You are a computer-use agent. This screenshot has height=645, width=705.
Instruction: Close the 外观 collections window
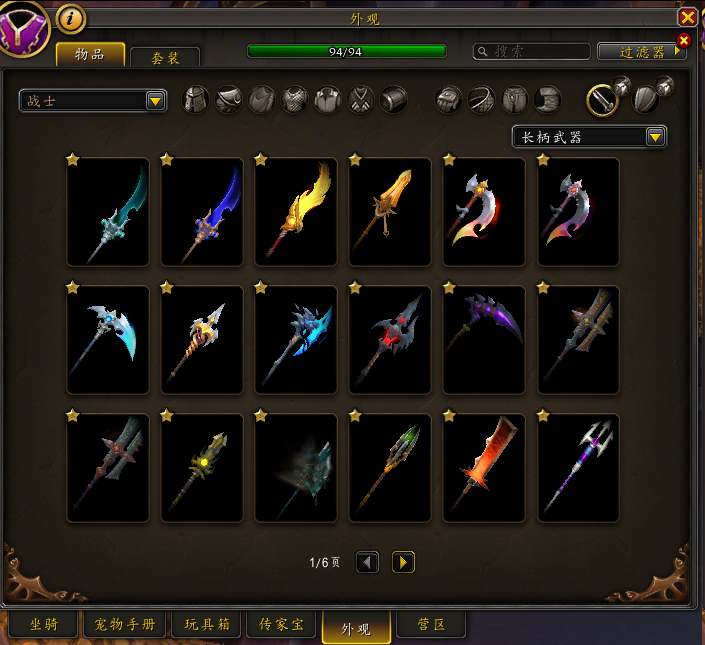pos(687,18)
